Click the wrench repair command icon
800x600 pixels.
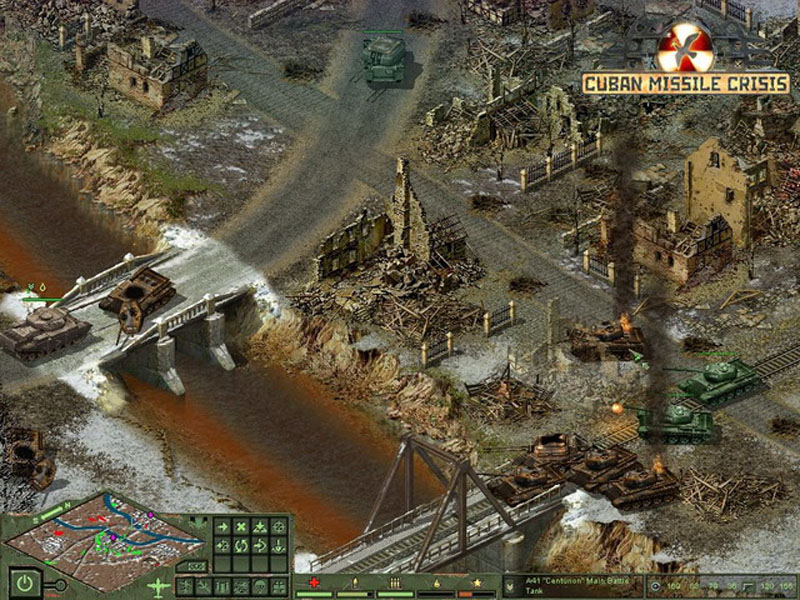[x=204, y=586]
